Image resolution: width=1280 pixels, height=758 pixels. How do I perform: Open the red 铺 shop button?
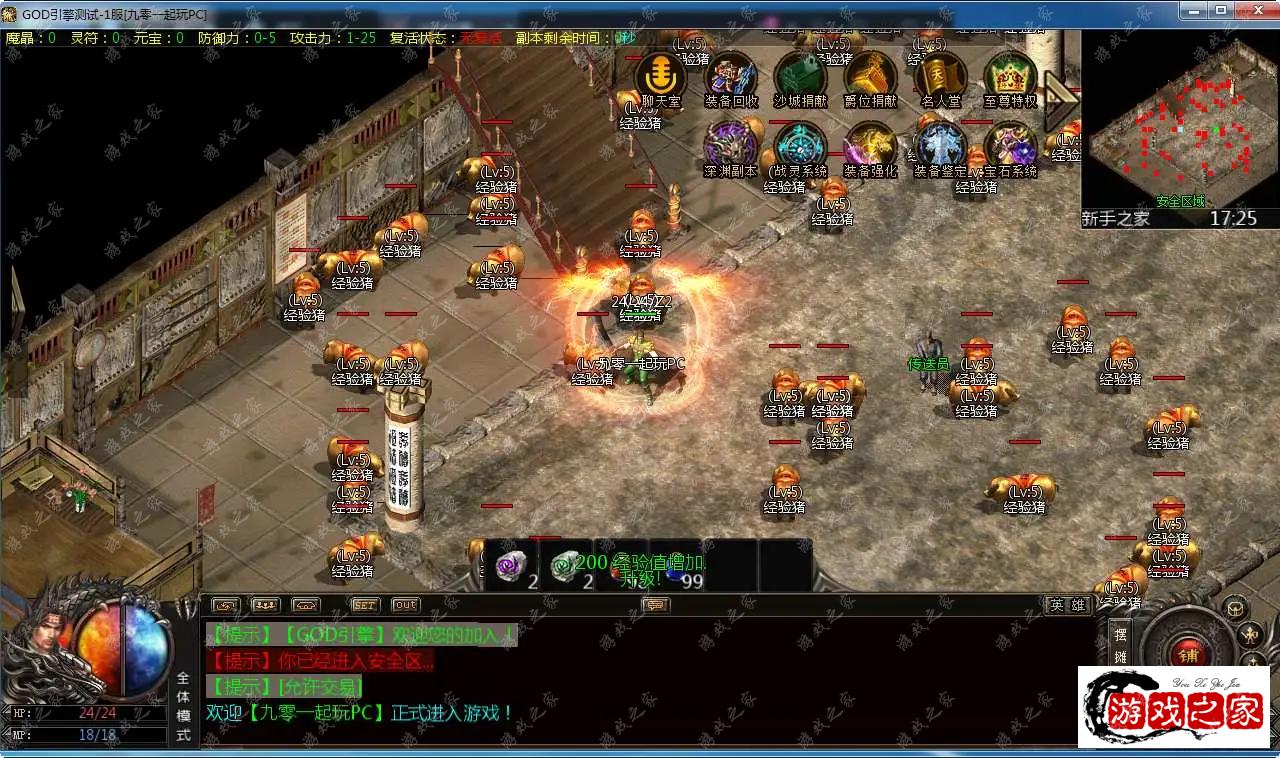(1189, 654)
